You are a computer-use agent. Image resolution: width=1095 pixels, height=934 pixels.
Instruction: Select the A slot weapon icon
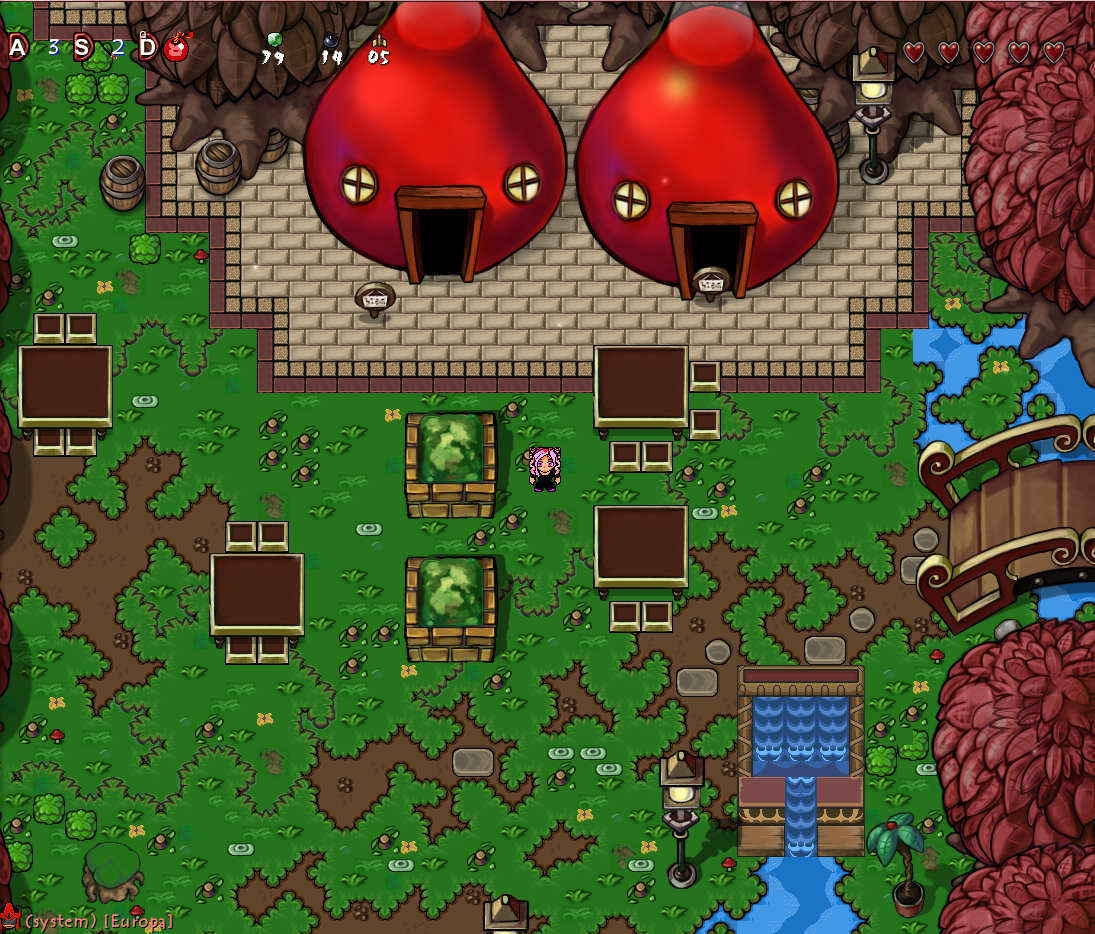[x=18, y=47]
